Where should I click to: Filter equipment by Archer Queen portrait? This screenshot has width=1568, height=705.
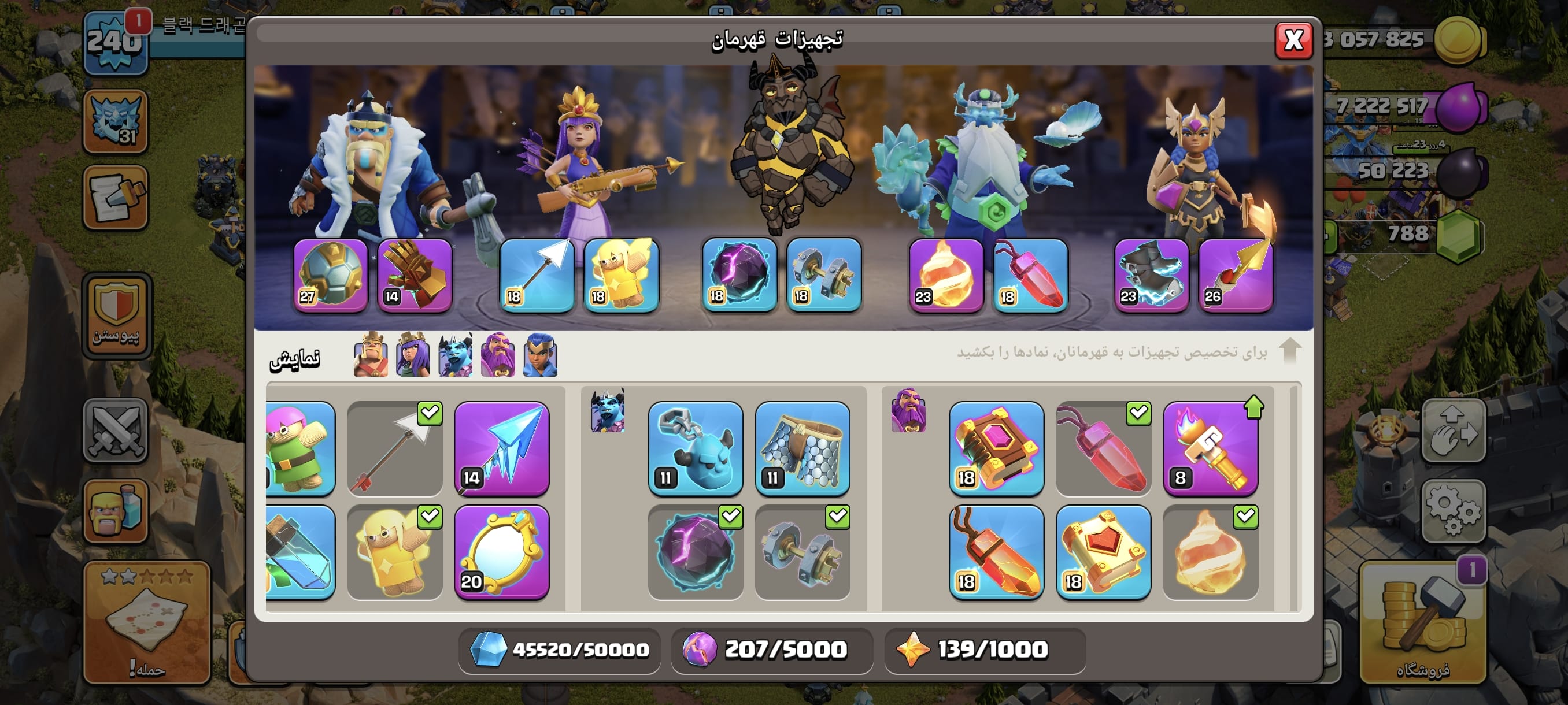coord(413,355)
